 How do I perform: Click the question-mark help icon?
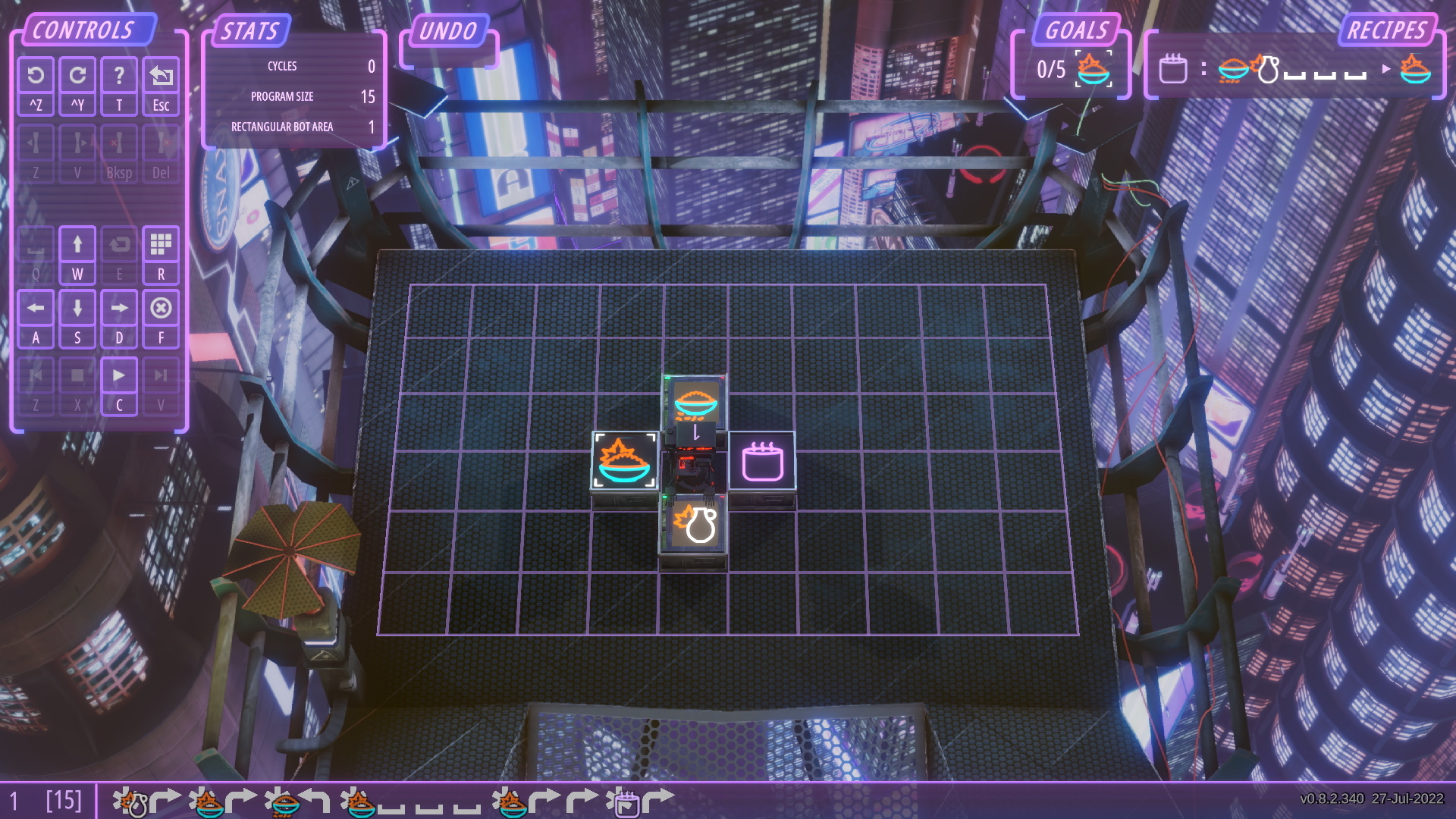pos(119,74)
